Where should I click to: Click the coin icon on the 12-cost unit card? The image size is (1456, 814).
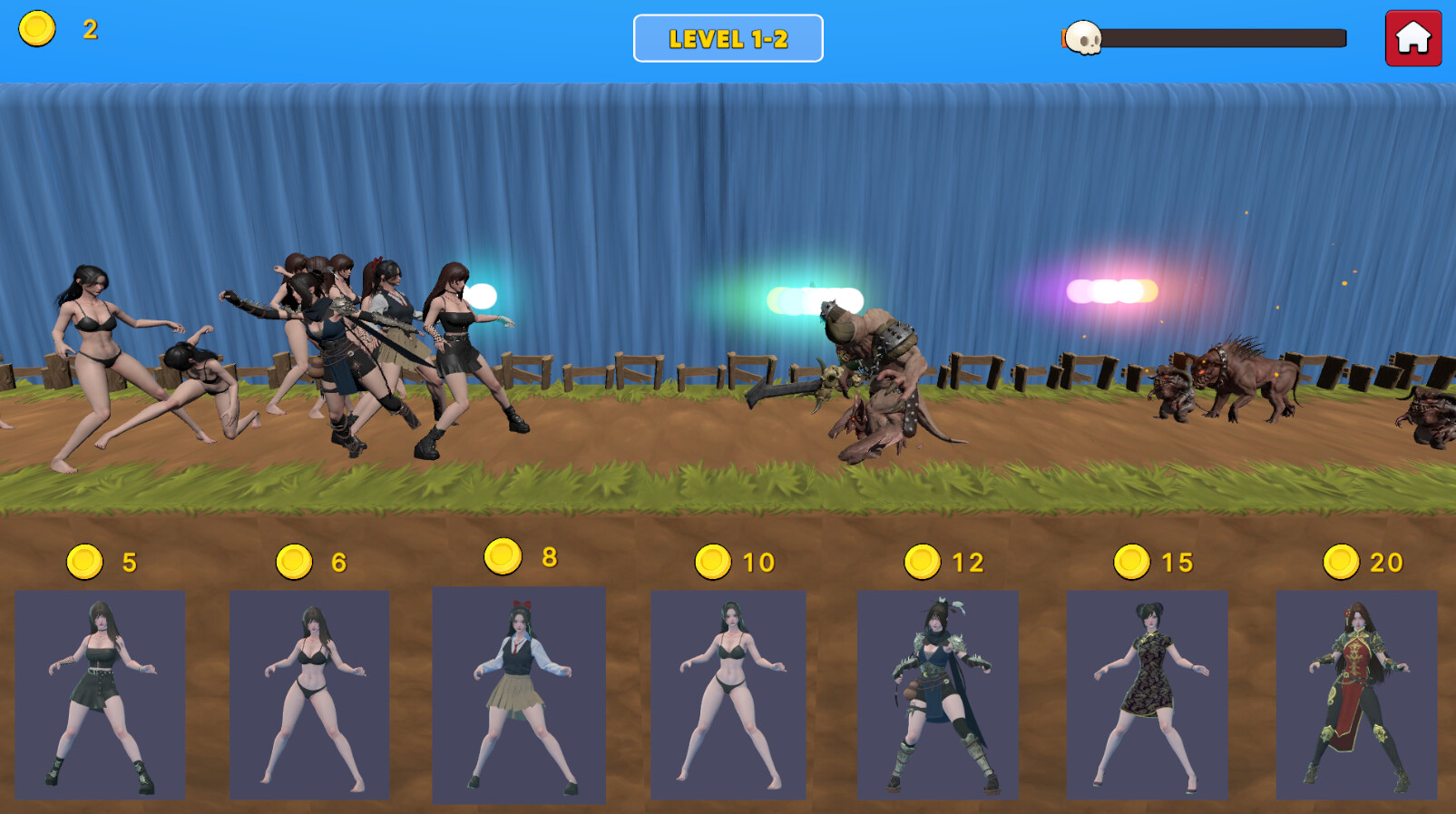(x=923, y=561)
